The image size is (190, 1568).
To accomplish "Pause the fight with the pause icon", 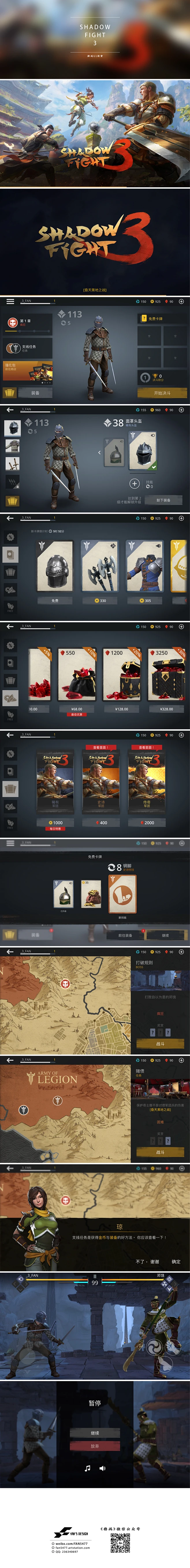I will 95,1276.
